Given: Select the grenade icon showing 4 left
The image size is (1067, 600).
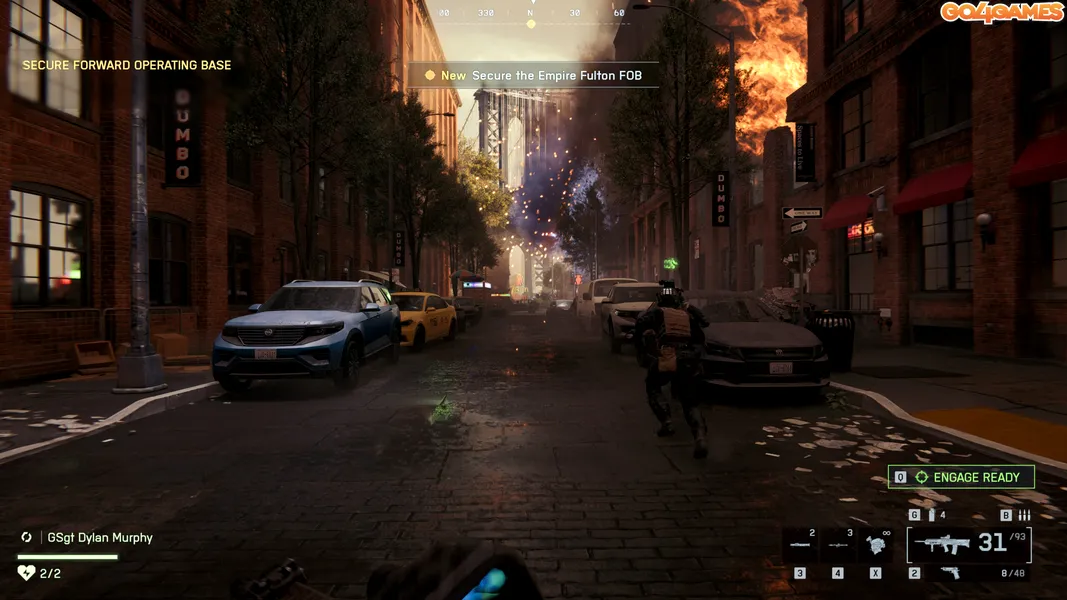Looking at the screenshot, I should point(931,515).
